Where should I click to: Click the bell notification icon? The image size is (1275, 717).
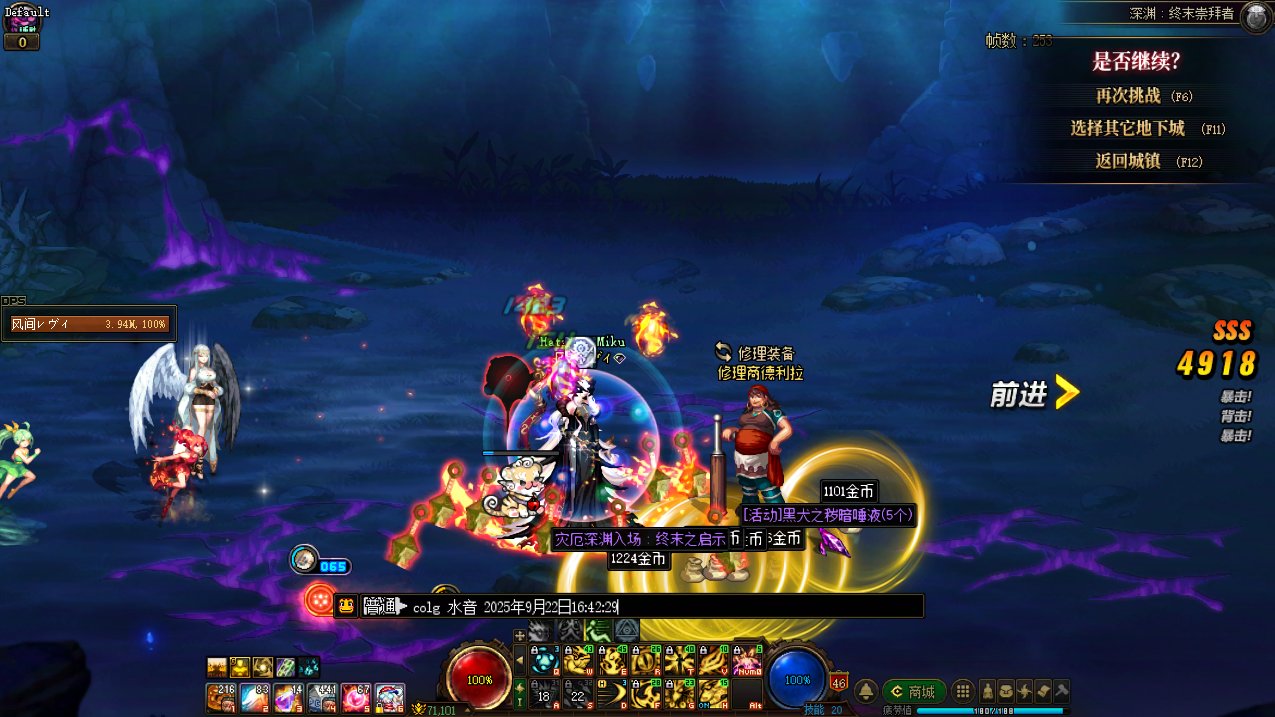pyautogui.click(x=866, y=691)
